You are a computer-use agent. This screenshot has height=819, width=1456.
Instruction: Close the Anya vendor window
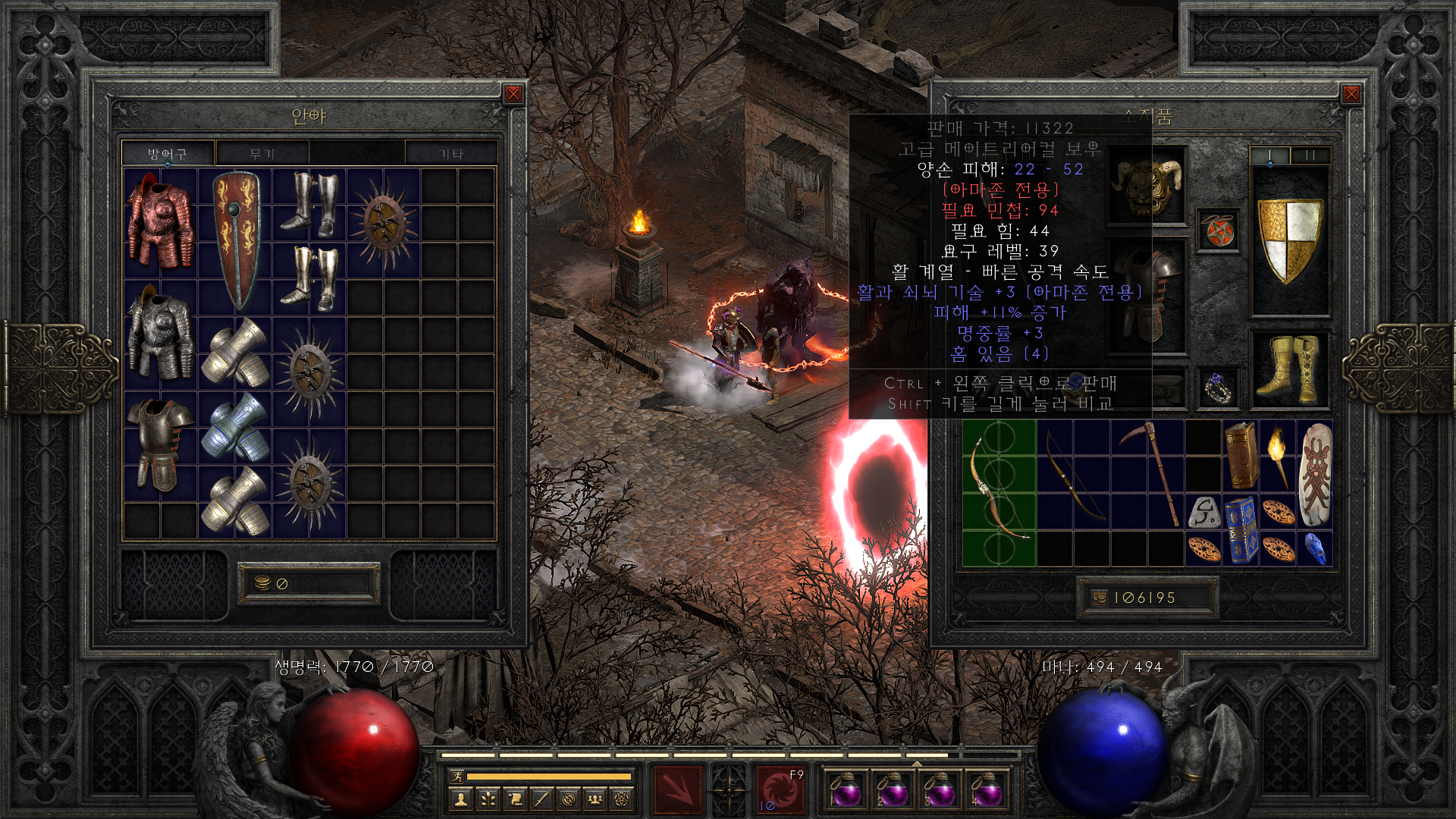[513, 94]
